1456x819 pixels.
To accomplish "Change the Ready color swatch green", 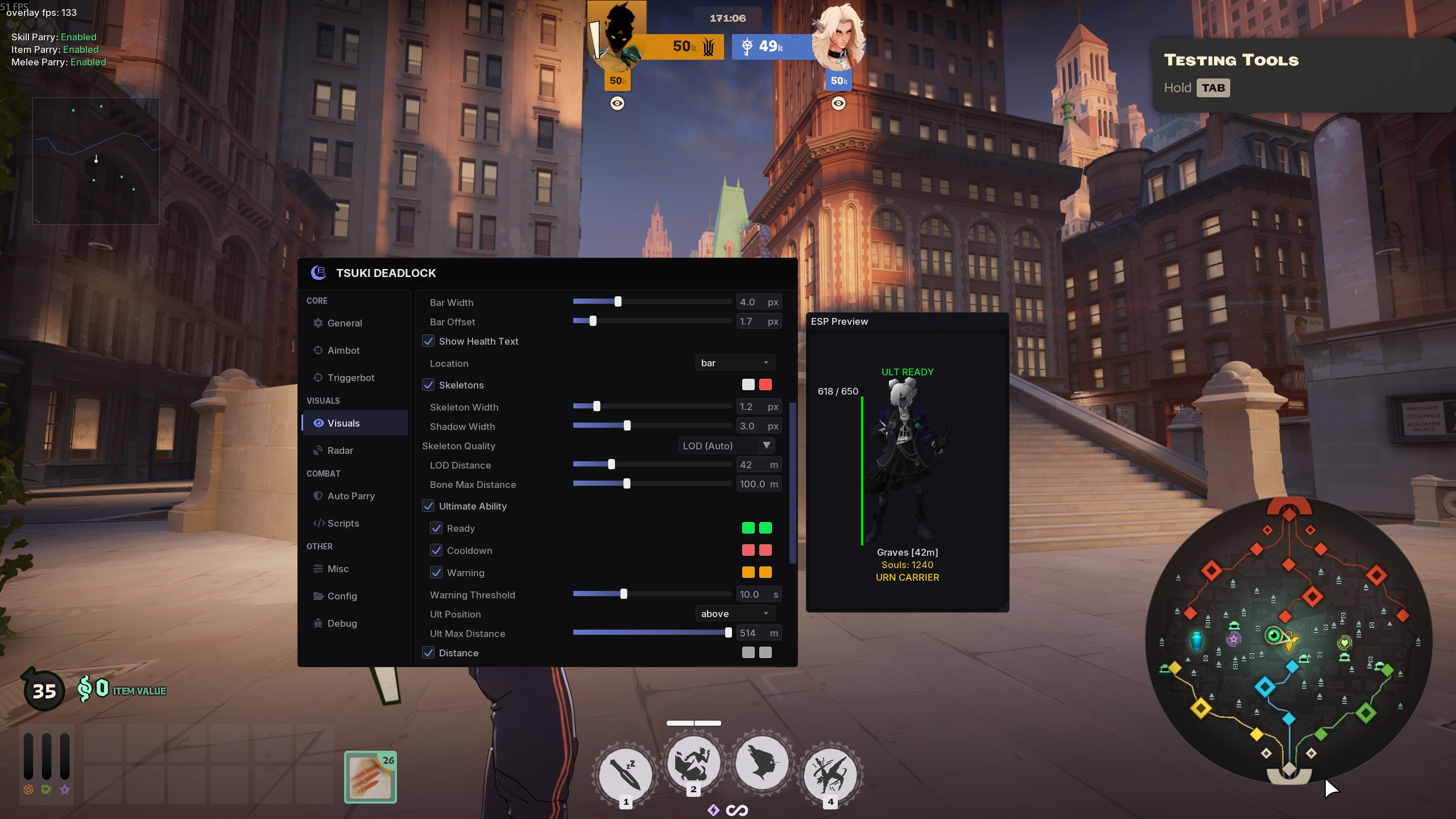I will coord(747,528).
